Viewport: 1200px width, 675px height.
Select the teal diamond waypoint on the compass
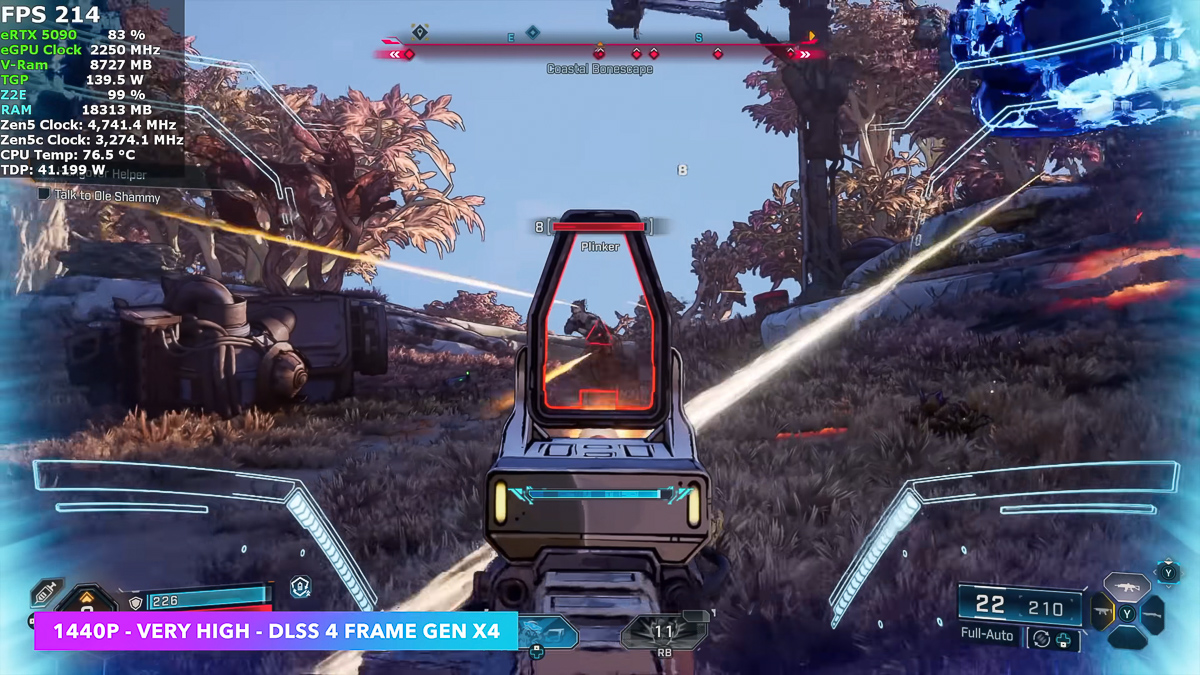[533, 33]
